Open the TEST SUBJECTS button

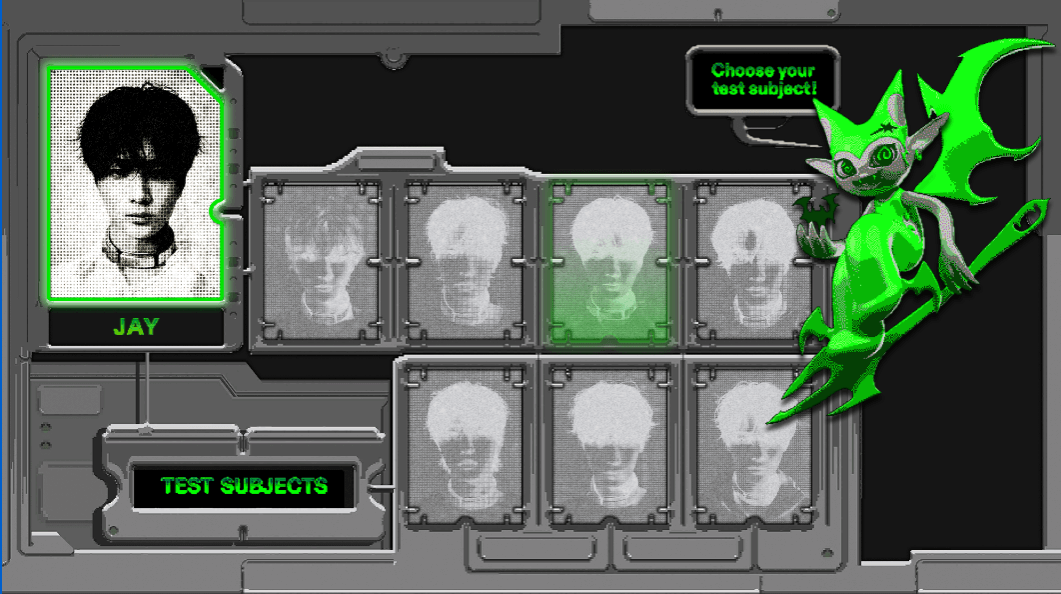tap(244, 487)
